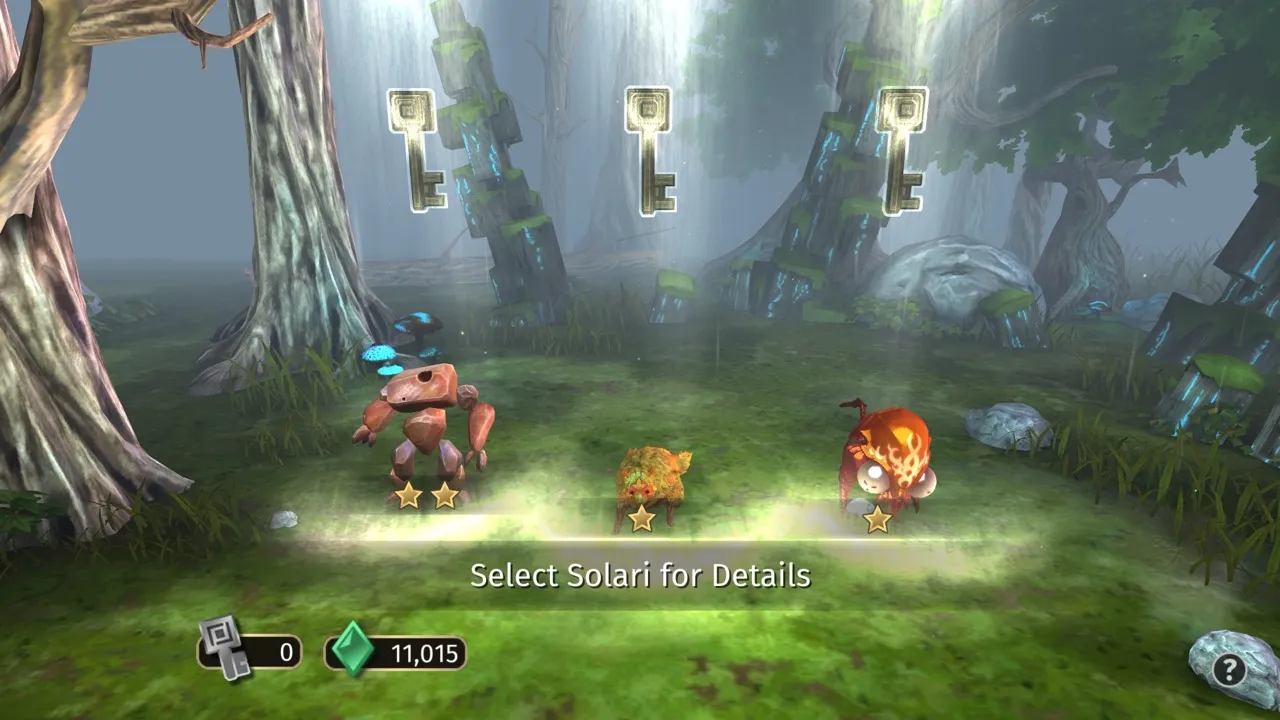Pick the flame-shelled beetle Solari

(887, 456)
